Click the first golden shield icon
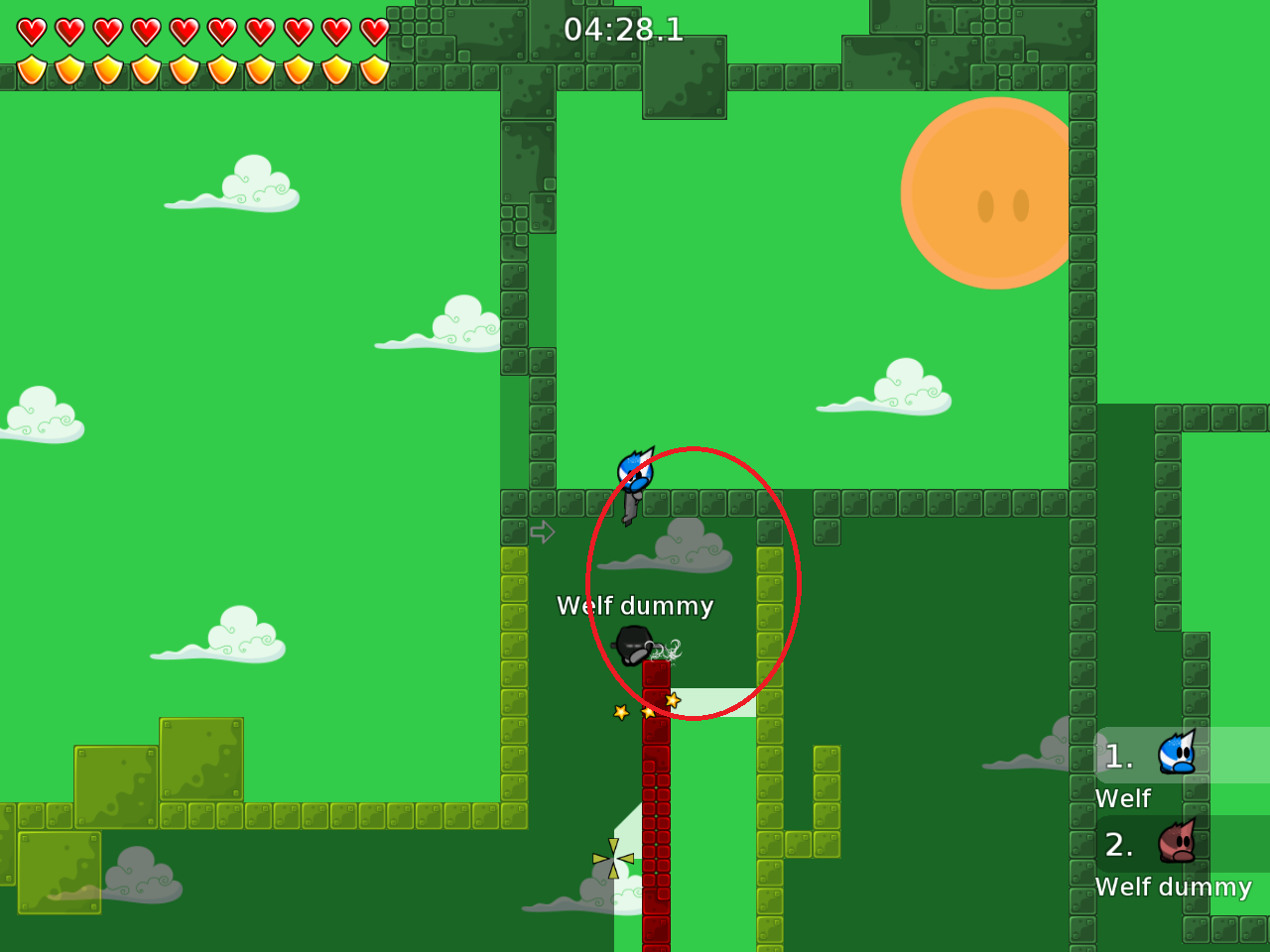 (30, 69)
